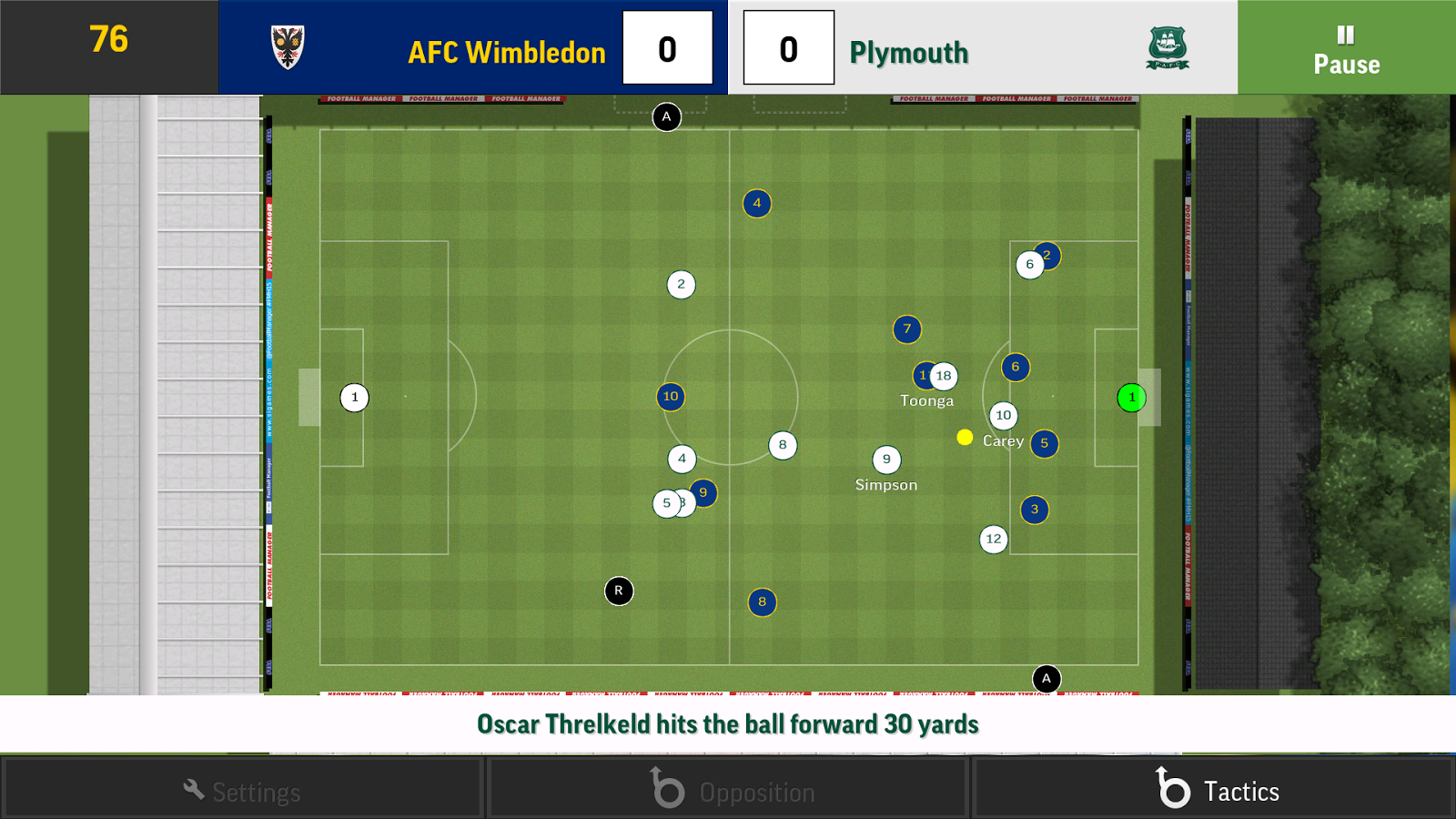
Task: Select Plymouth's goalkeeper marker highlighted in green
Action: tap(1130, 397)
